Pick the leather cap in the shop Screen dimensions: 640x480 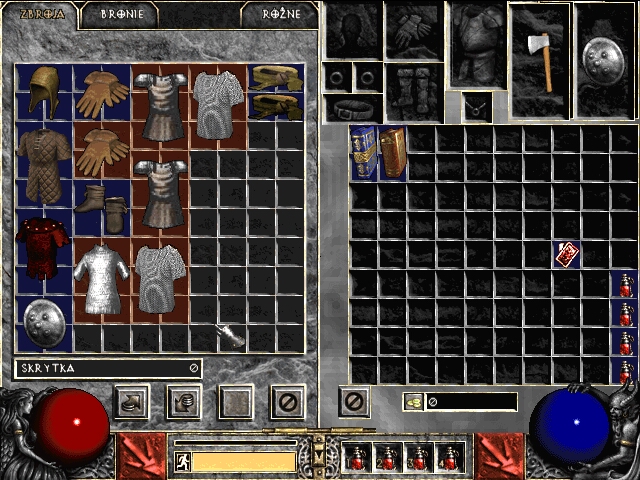[x=44, y=92]
